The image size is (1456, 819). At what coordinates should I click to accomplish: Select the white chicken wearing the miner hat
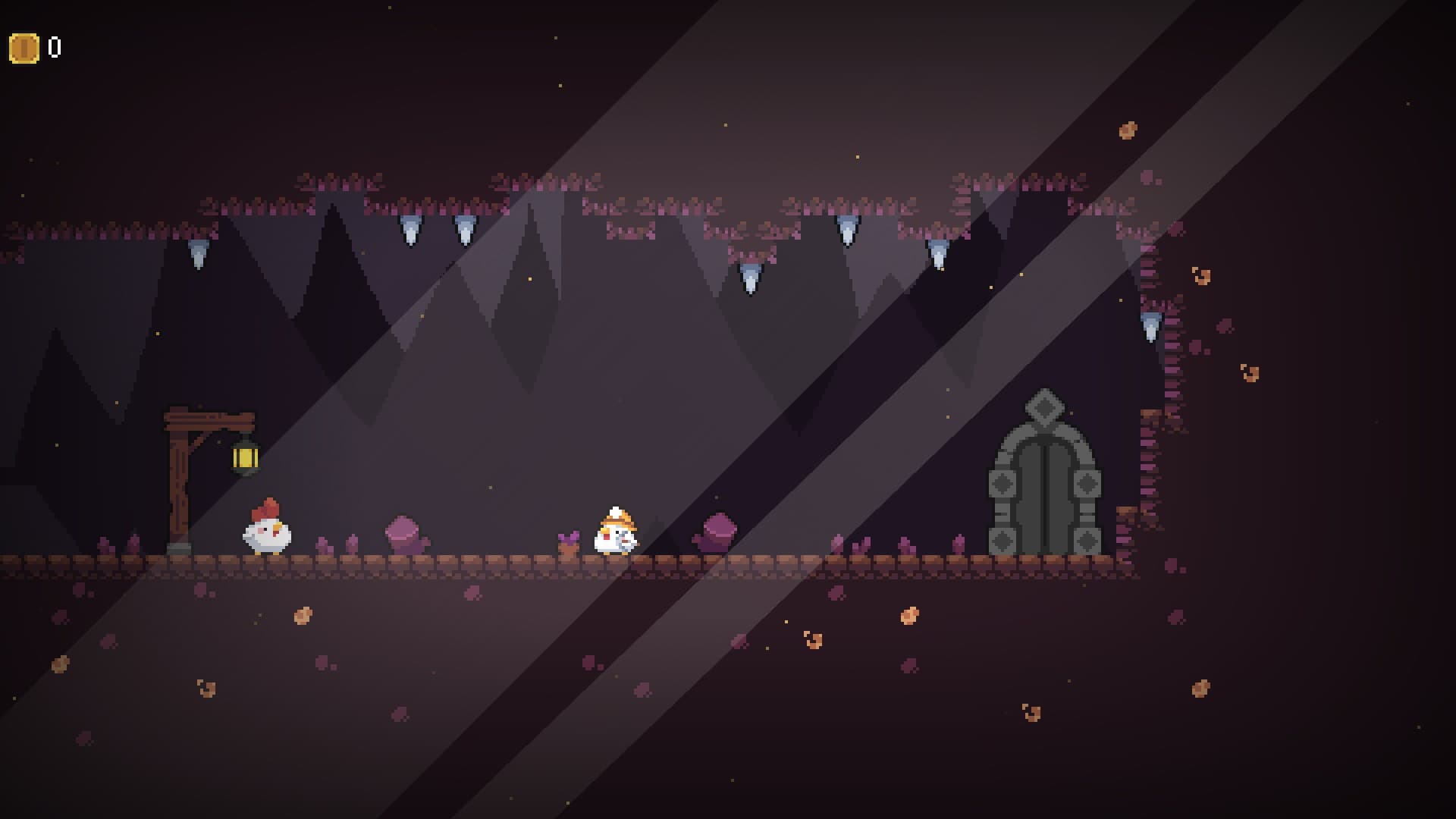click(x=616, y=531)
